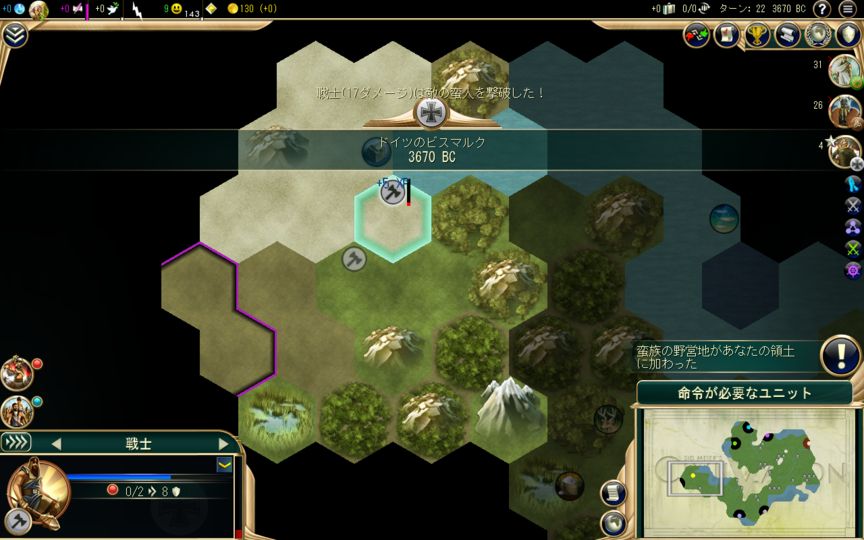This screenshot has width=864, height=540.
Task: Select the next unit with right arrow
Action: coord(223,443)
